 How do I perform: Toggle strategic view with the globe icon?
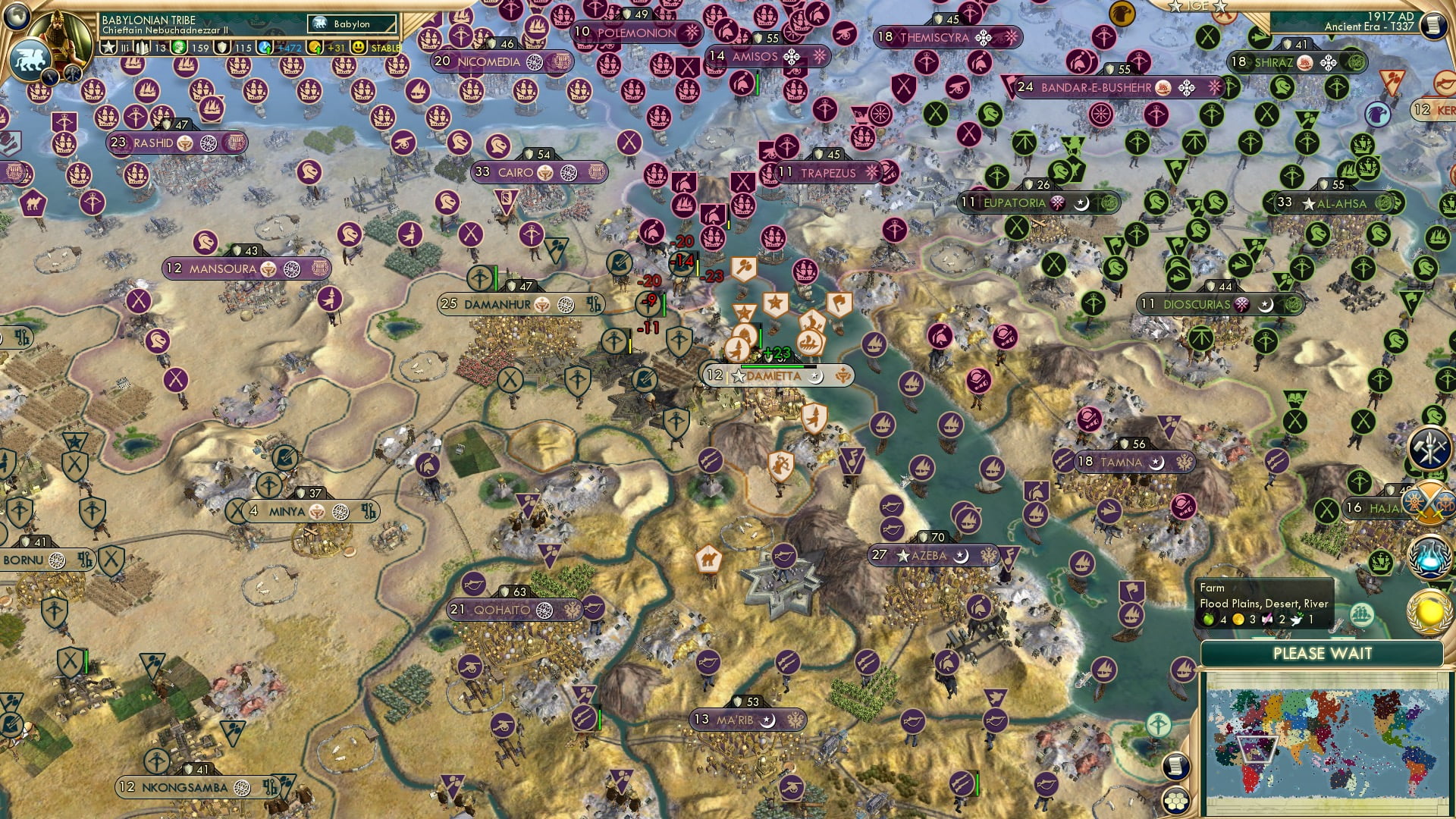(17, 17)
